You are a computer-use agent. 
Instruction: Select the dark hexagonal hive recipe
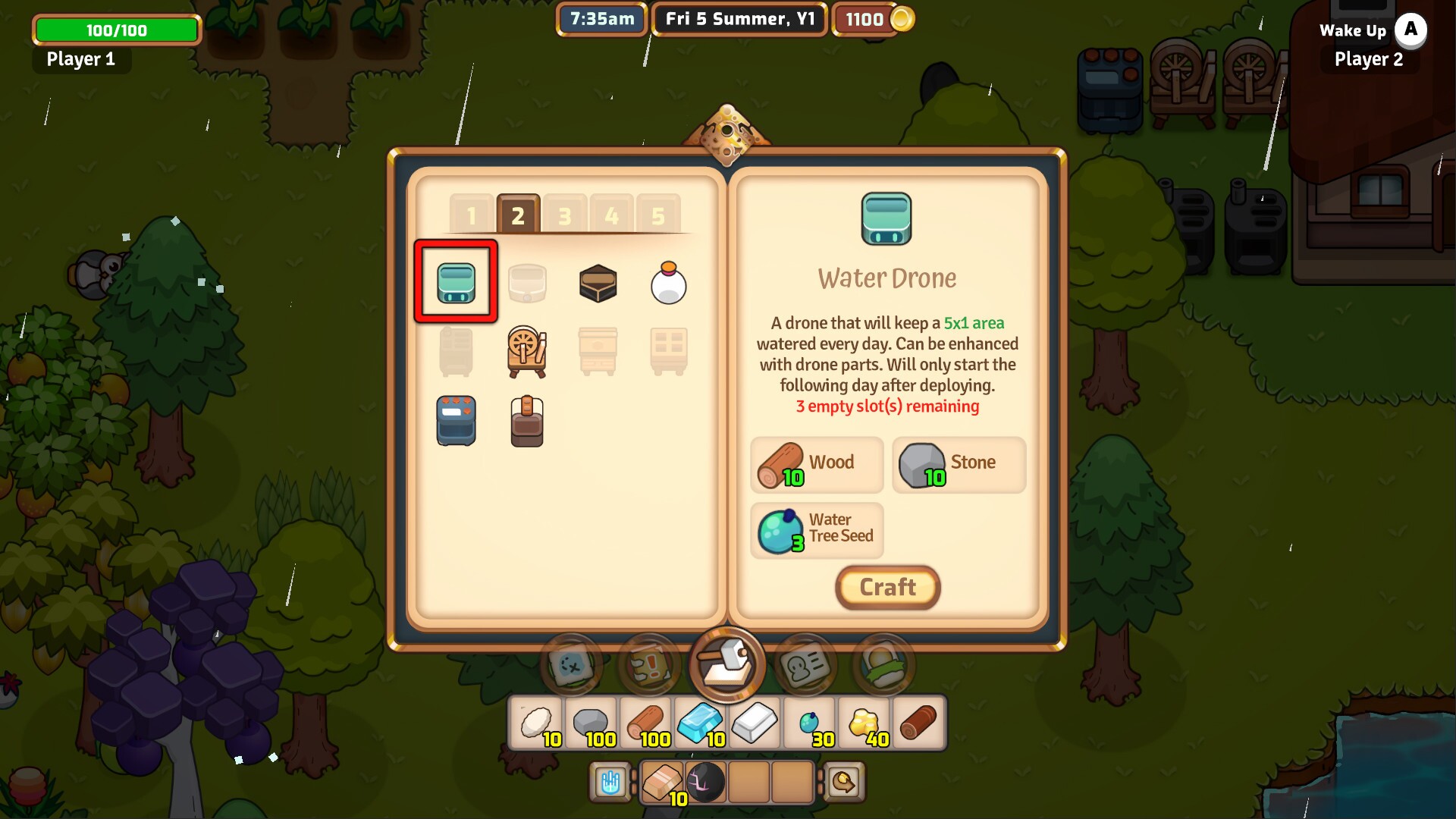pos(598,282)
